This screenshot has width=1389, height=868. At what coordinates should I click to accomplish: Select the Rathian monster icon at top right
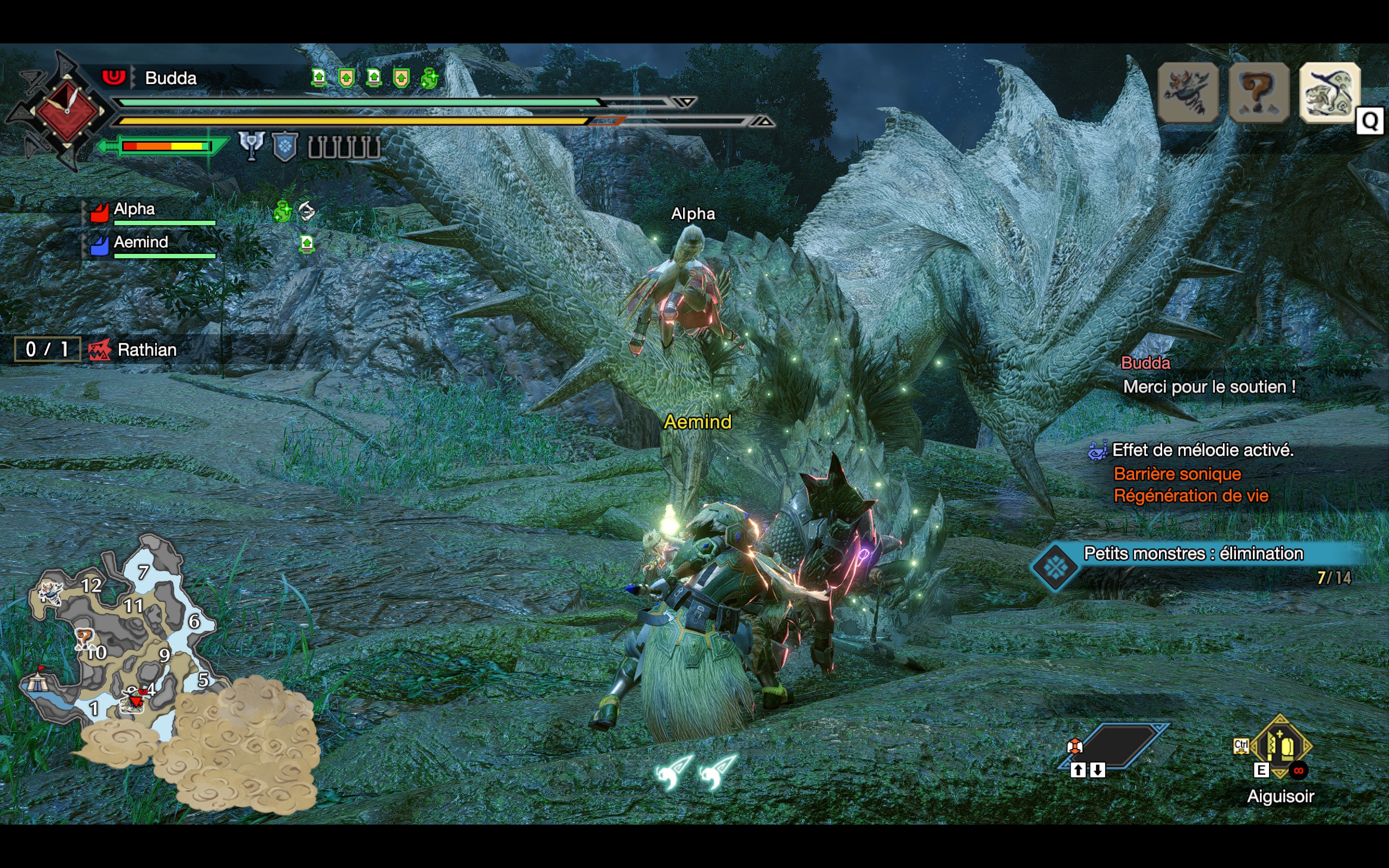[x=1329, y=93]
